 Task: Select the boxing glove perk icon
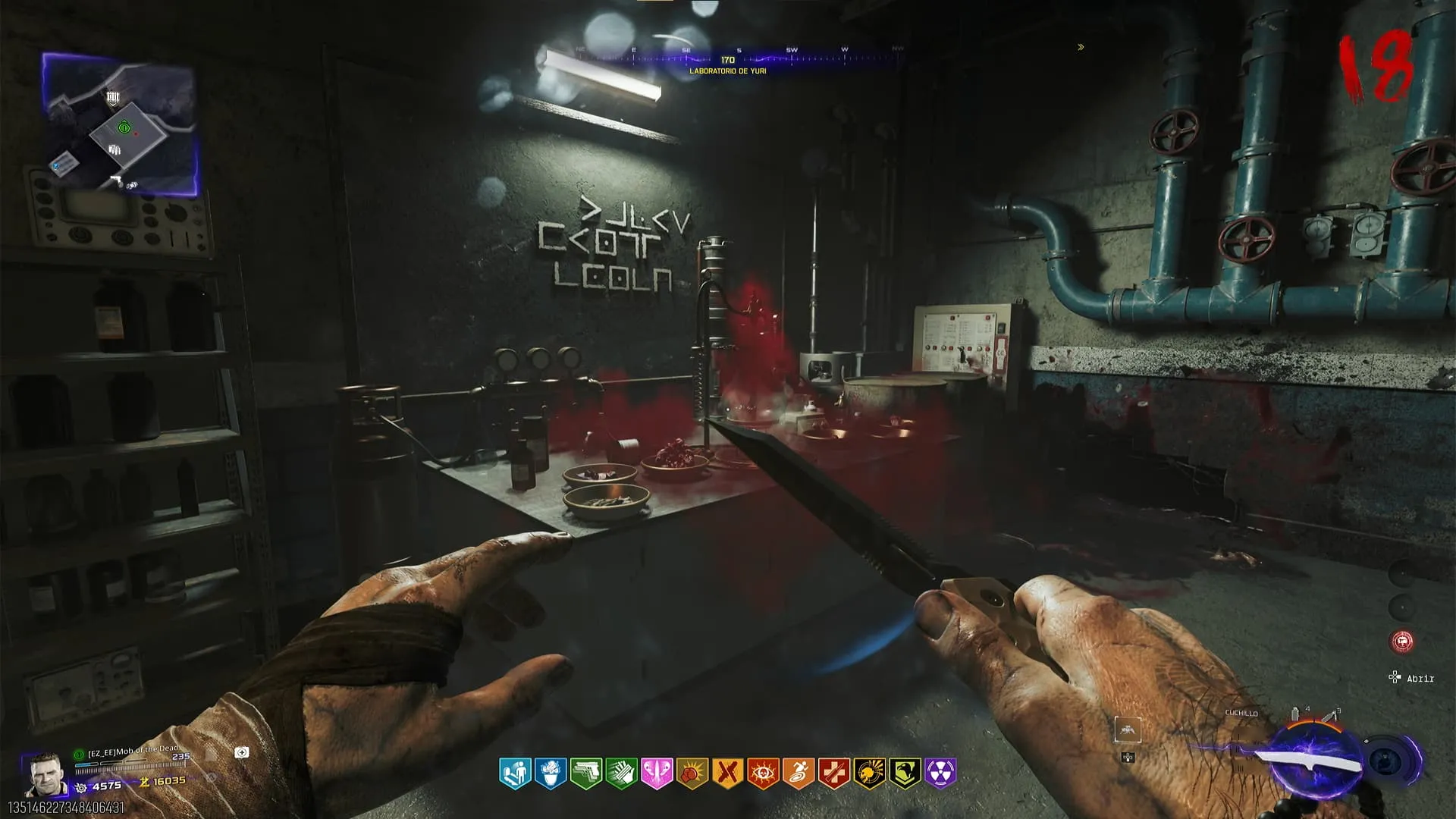[692, 773]
